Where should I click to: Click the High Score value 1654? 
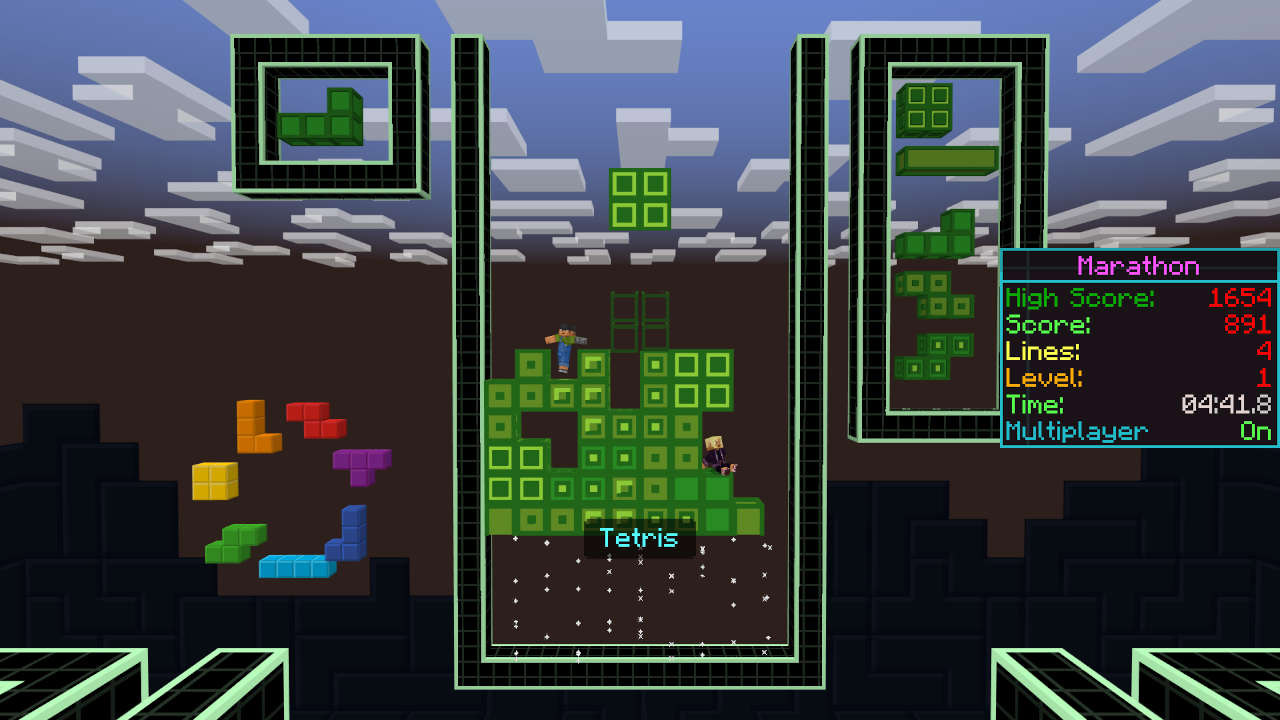(1243, 297)
